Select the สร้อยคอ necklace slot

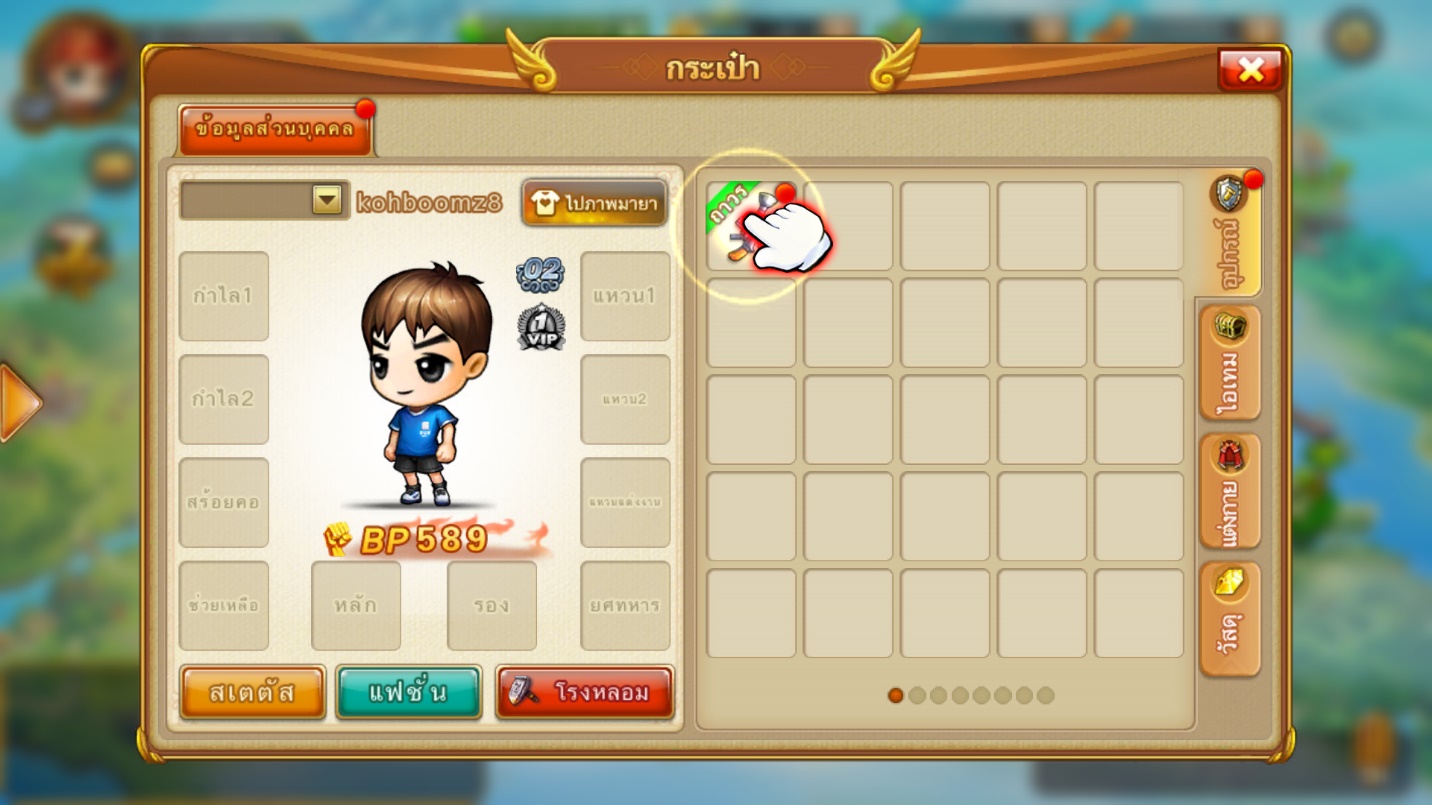coord(223,502)
